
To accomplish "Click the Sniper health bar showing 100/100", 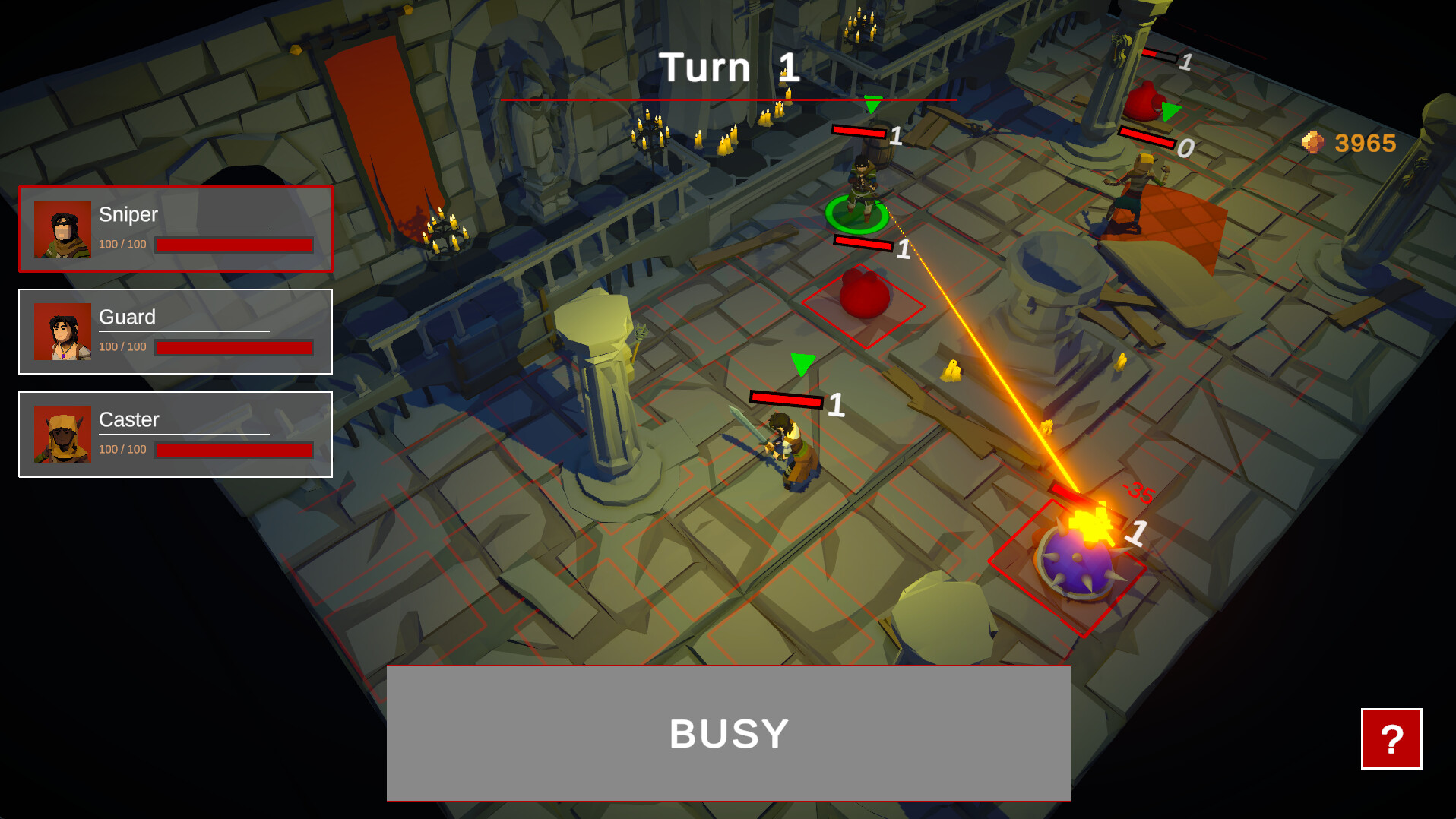I will [x=233, y=245].
